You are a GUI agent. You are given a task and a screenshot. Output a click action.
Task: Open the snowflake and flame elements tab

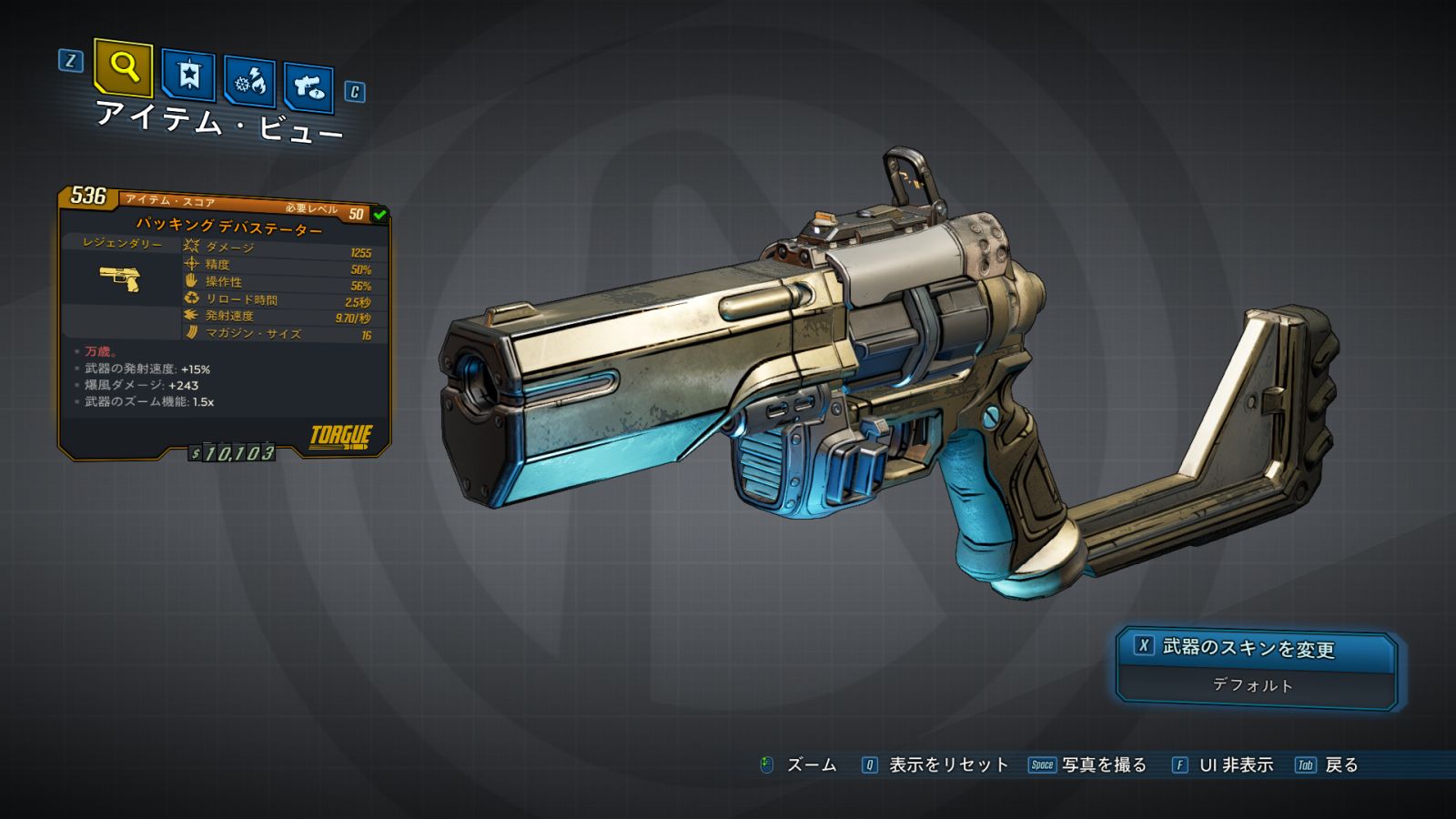(250, 83)
